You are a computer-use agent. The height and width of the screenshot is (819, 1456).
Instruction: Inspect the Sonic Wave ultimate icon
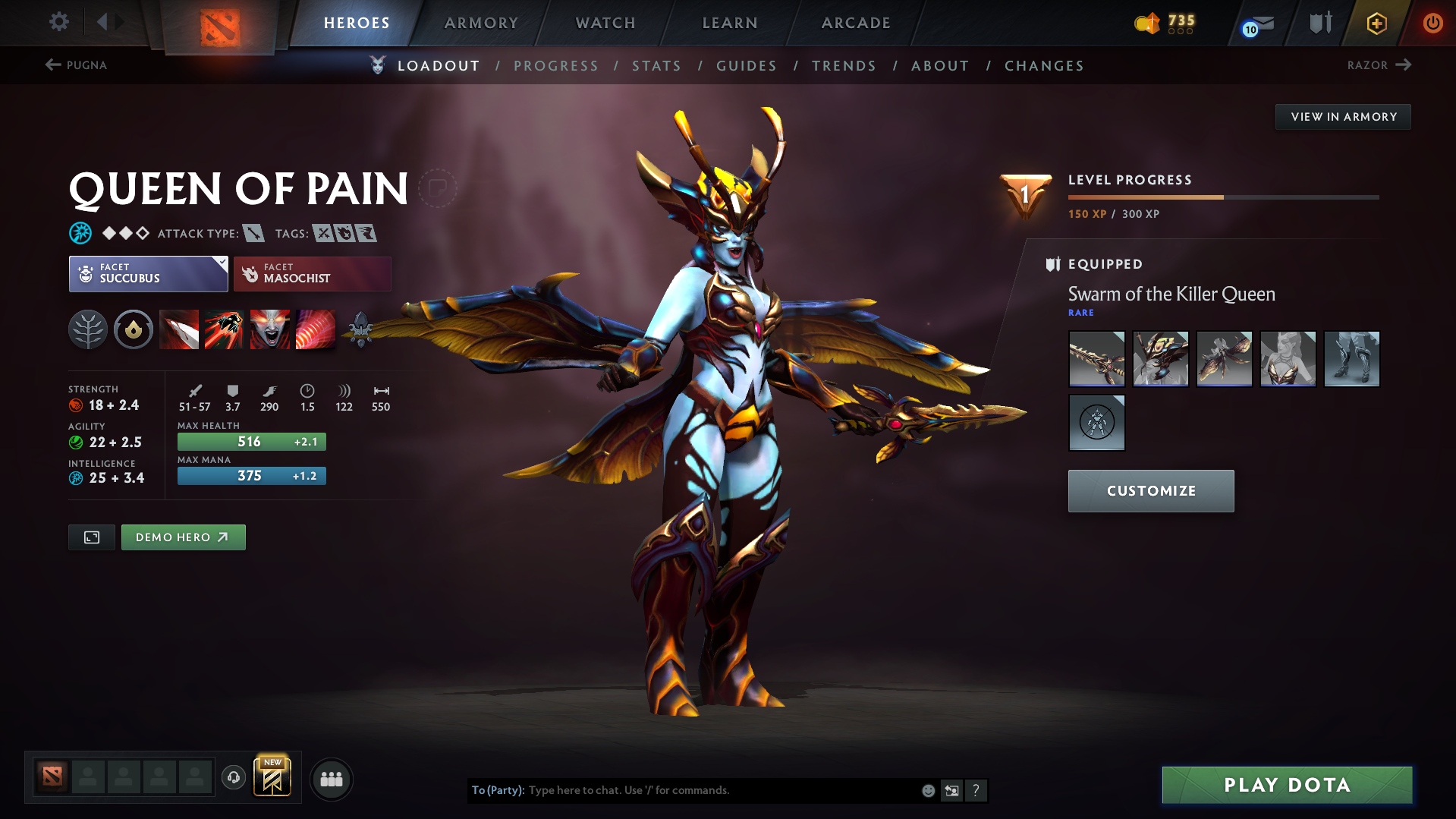point(316,329)
